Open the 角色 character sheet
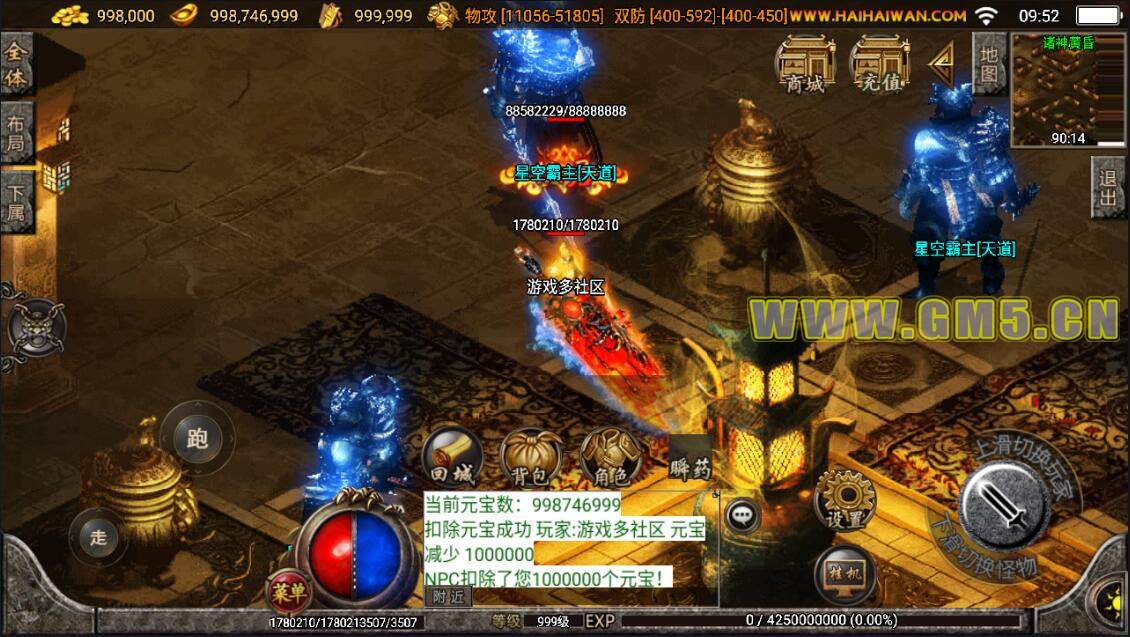 coord(609,459)
